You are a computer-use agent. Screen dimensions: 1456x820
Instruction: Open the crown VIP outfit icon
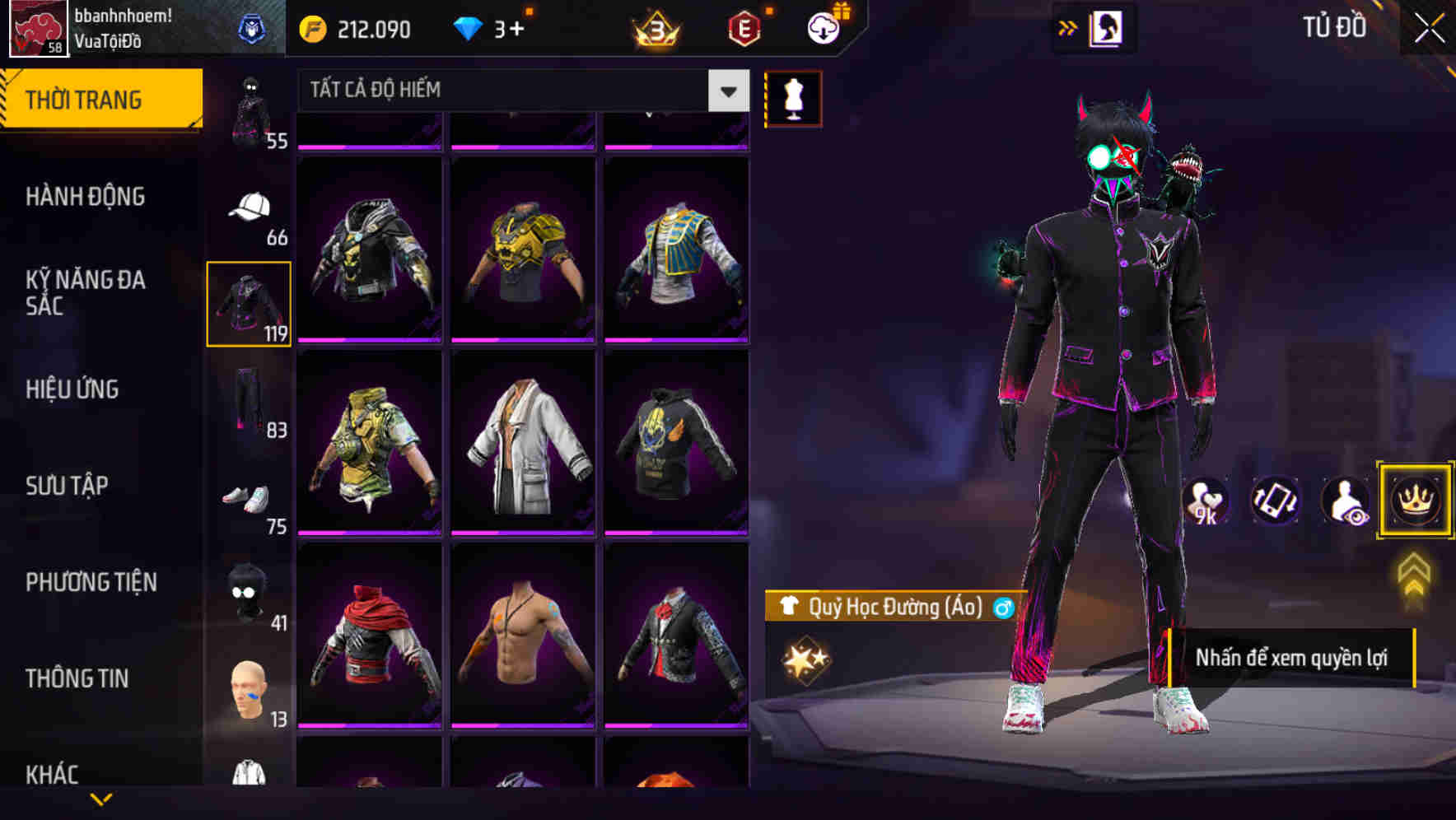coord(1414,501)
